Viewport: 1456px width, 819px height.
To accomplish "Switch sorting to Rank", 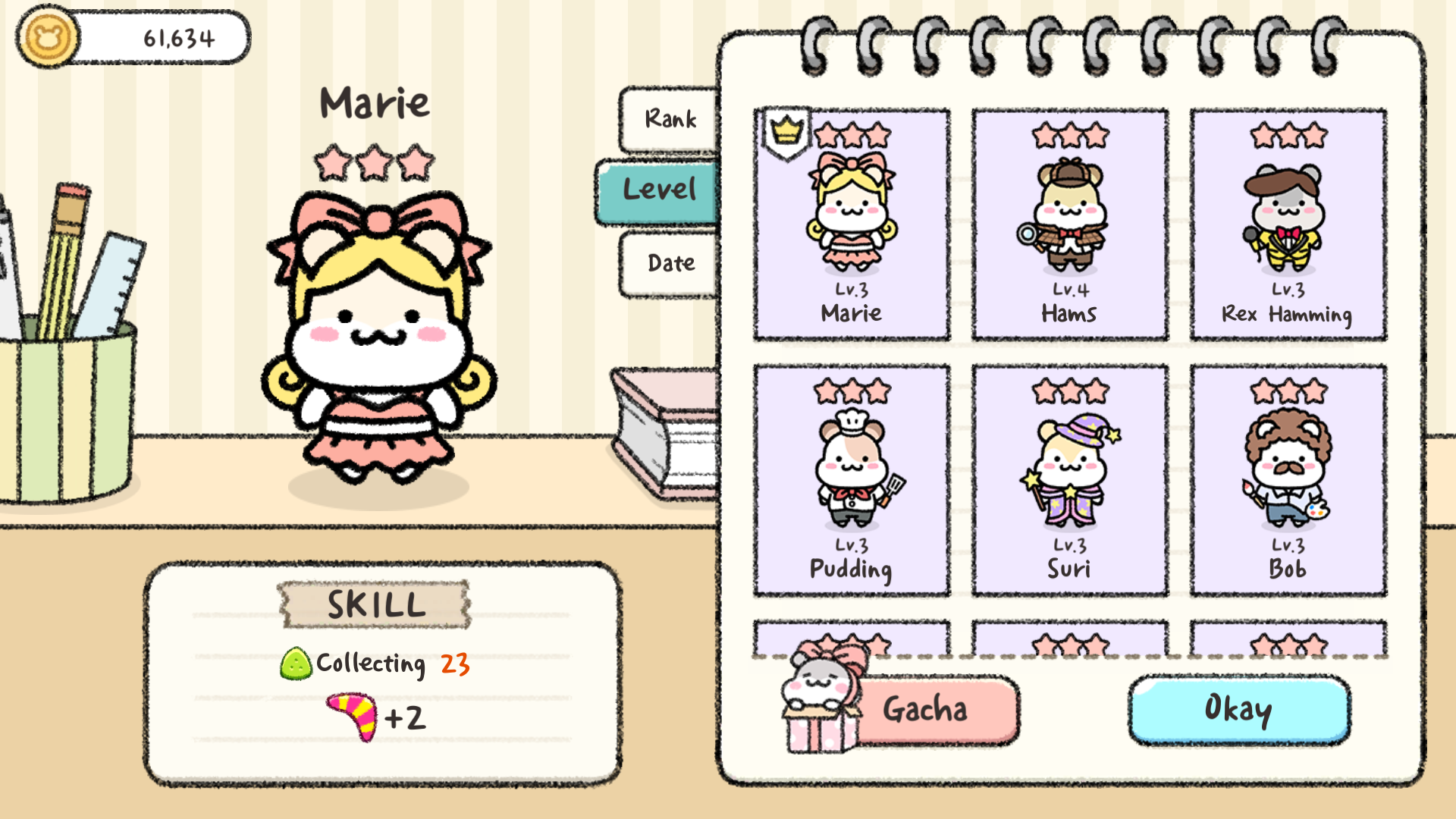I will click(670, 118).
